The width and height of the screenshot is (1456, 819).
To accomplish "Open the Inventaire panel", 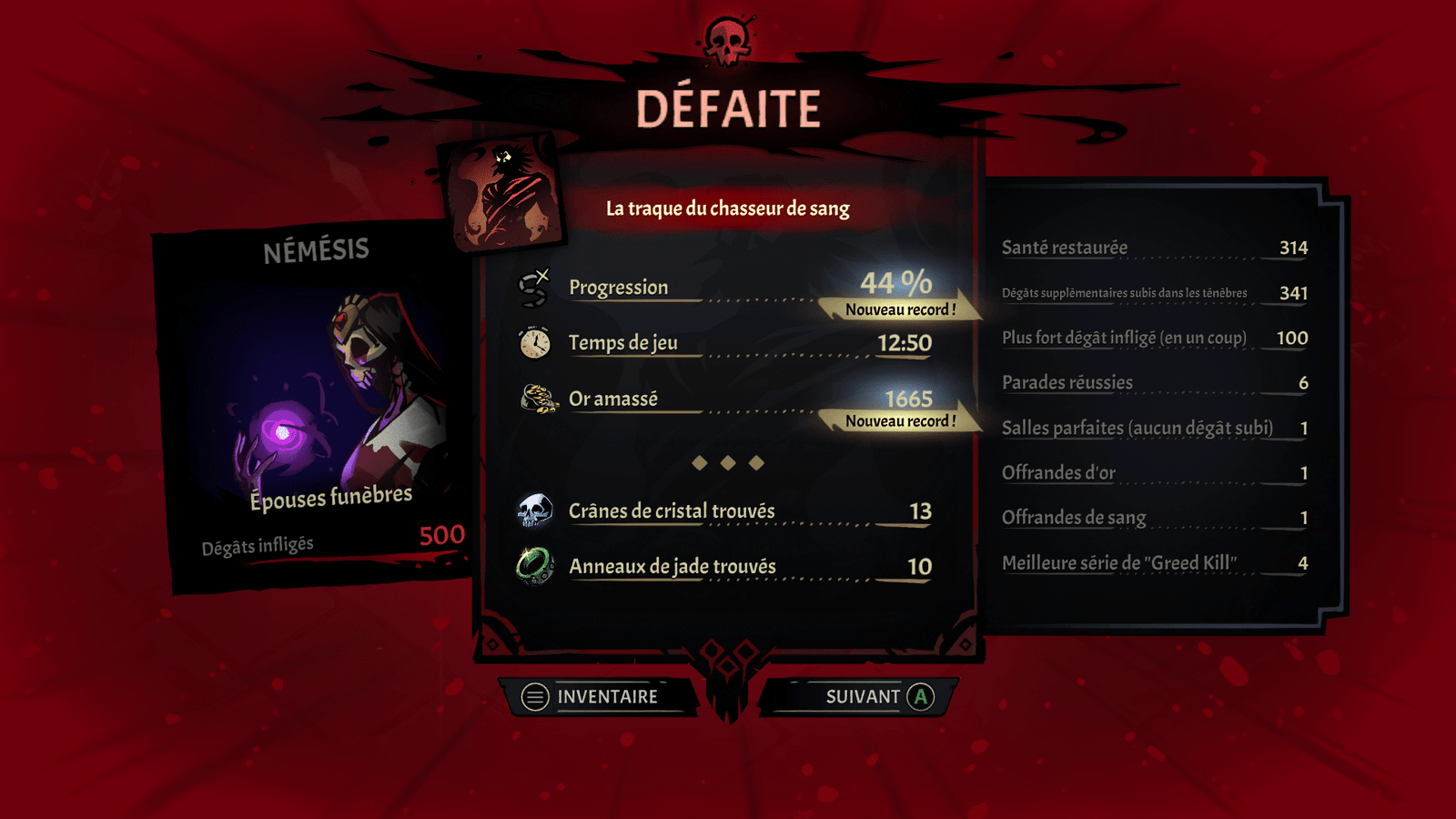I will [x=598, y=697].
